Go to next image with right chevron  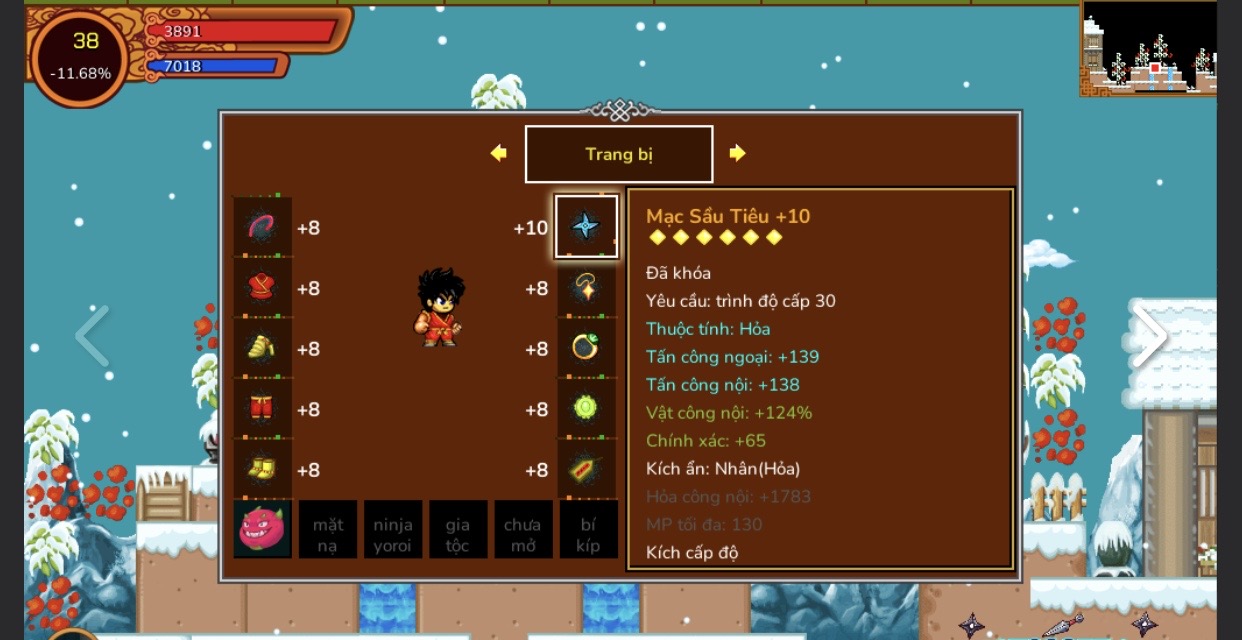pyautogui.click(x=1149, y=336)
